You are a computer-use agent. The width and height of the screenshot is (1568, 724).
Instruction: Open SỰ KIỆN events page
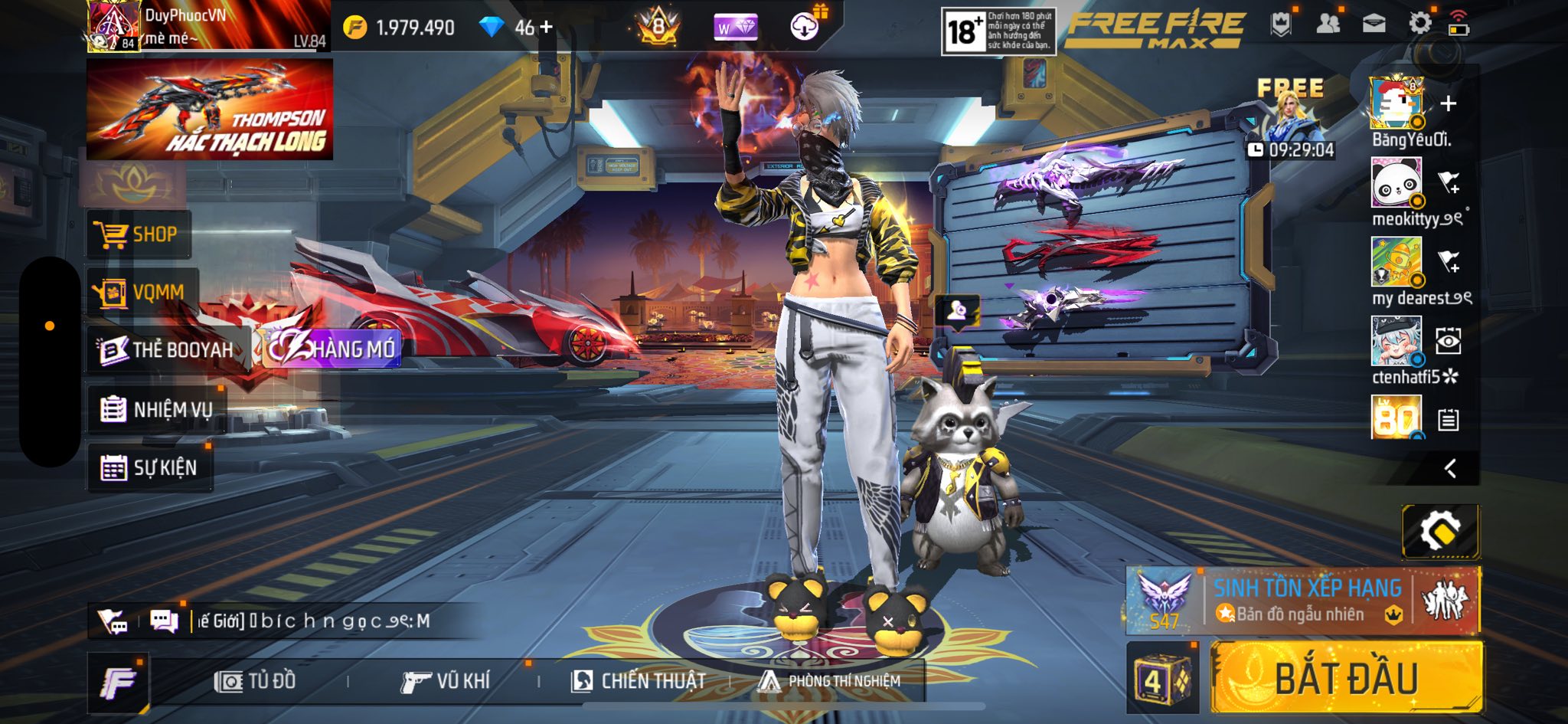coord(149,467)
